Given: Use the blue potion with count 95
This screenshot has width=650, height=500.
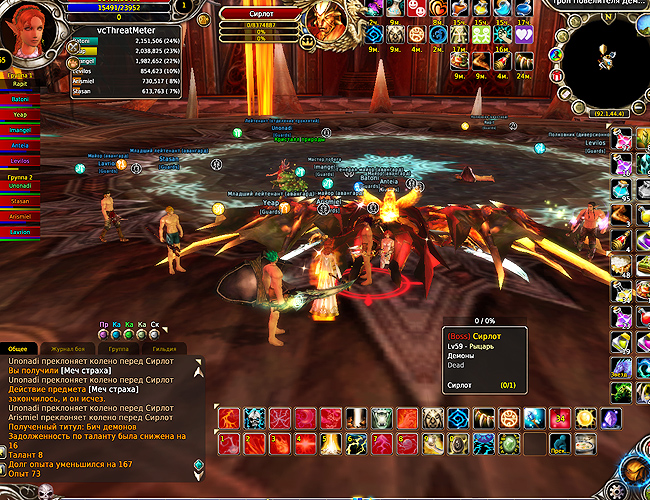Looking at the screenshot, I should point(622,187).
